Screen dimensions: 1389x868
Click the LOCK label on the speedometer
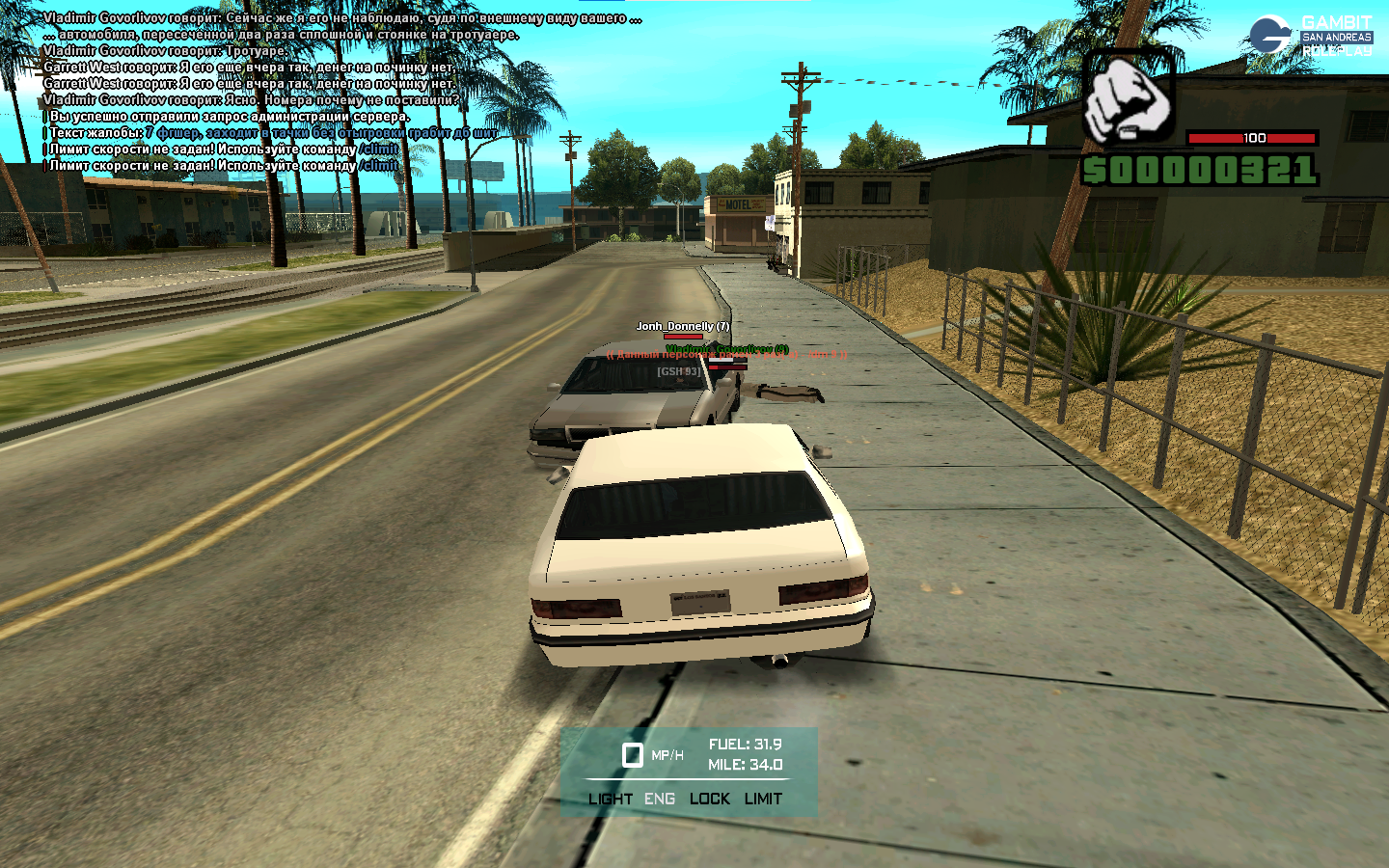(x=709, y=799)
